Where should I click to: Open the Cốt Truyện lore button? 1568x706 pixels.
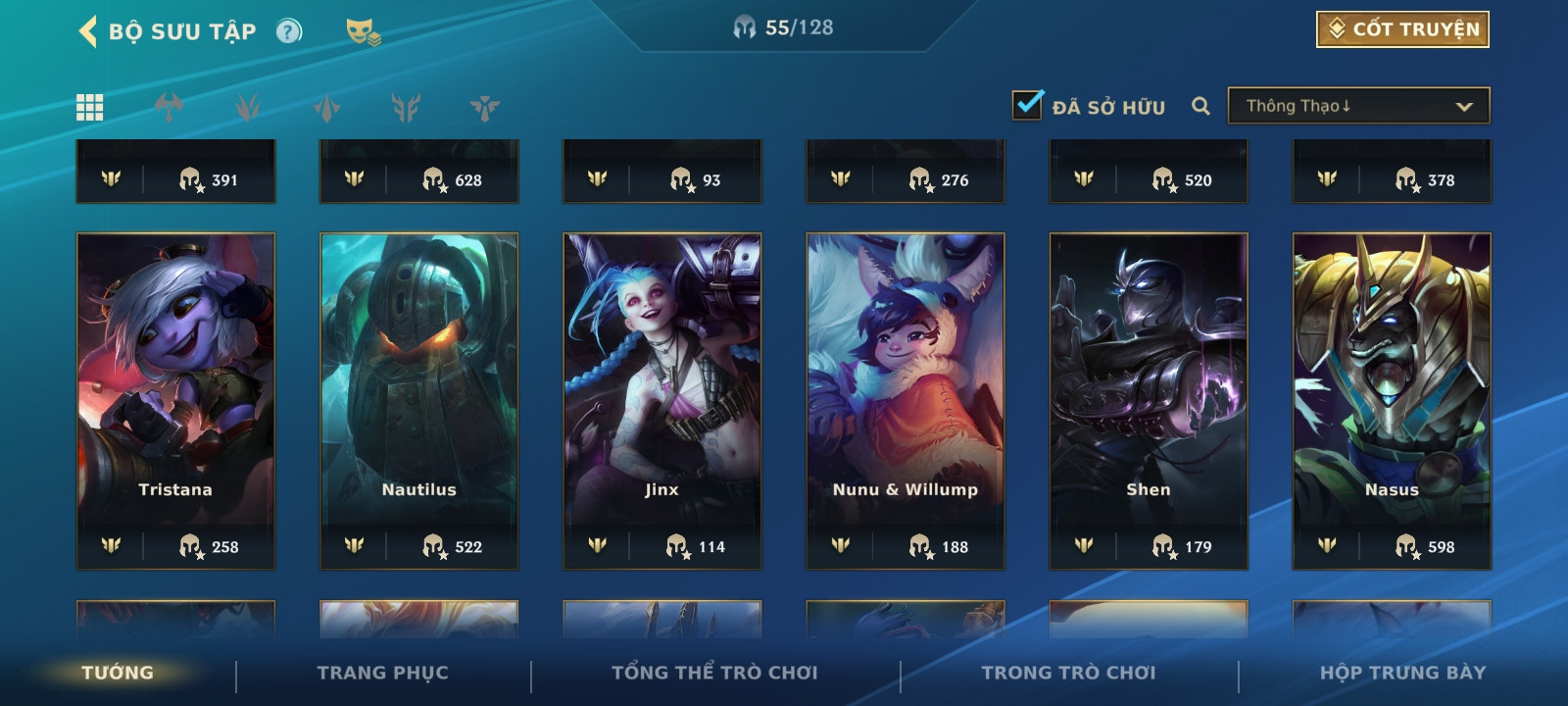tap(1402, 29)
